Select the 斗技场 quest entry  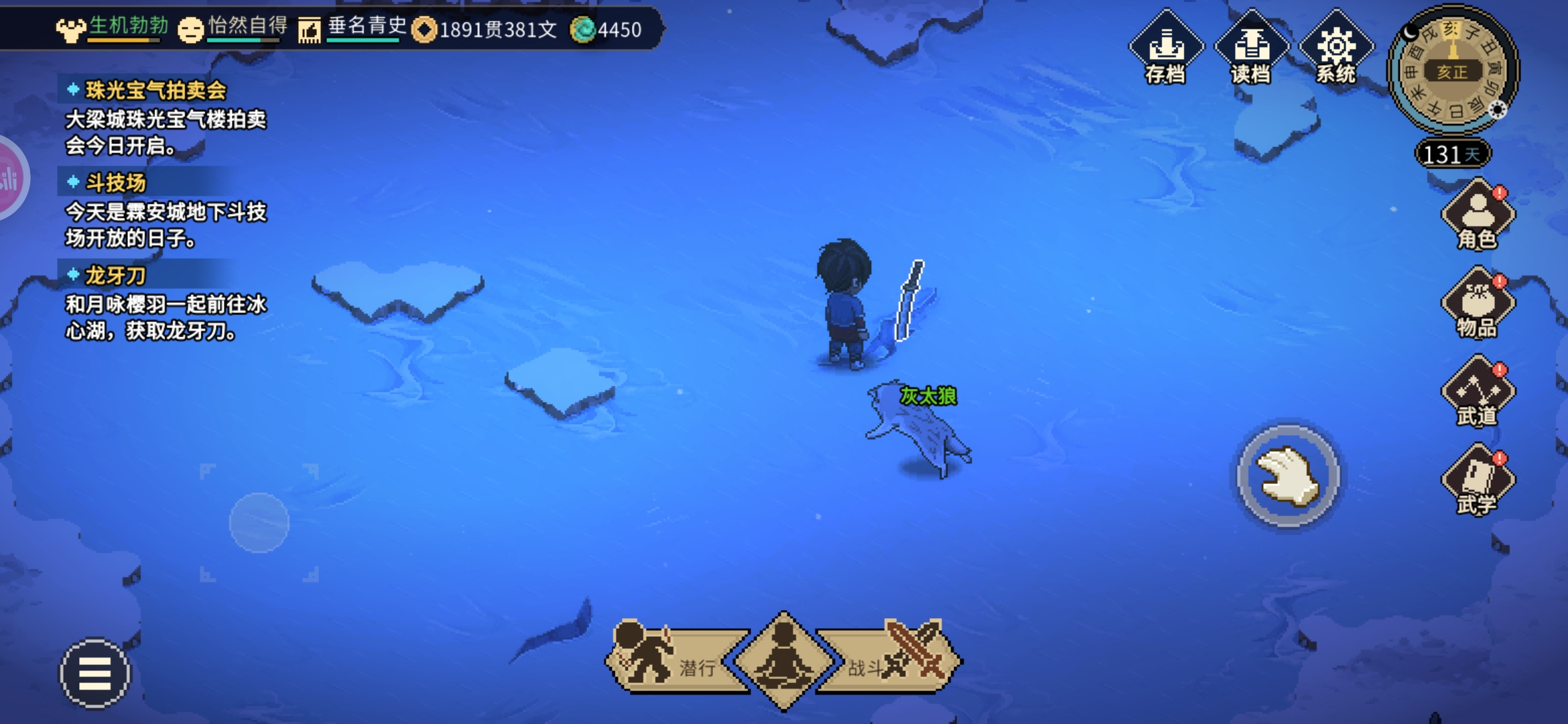click(115, 183)
